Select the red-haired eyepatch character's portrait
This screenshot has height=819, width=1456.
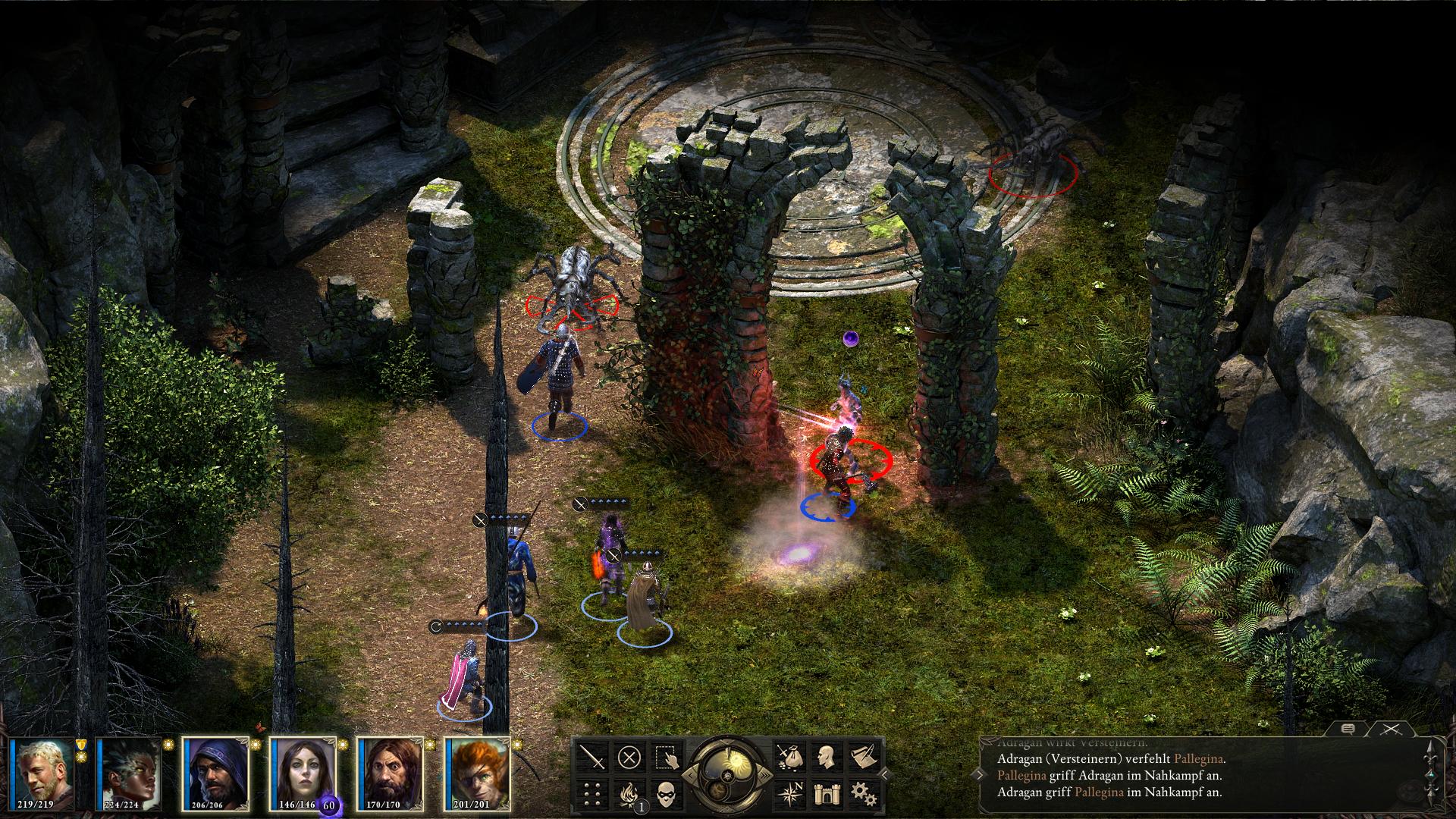coord(479,773)
